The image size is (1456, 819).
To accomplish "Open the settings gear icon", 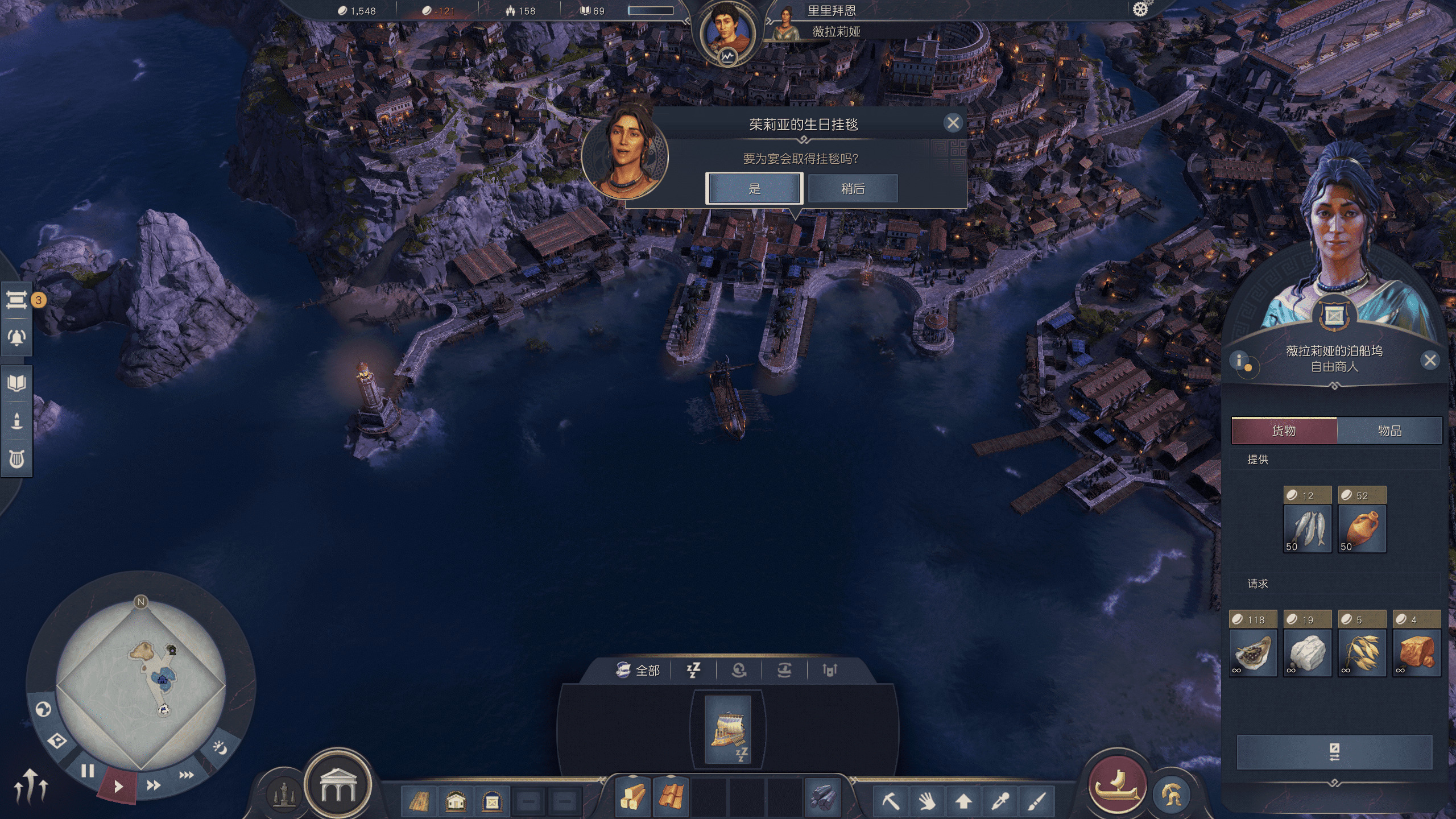I will 1140,10.
